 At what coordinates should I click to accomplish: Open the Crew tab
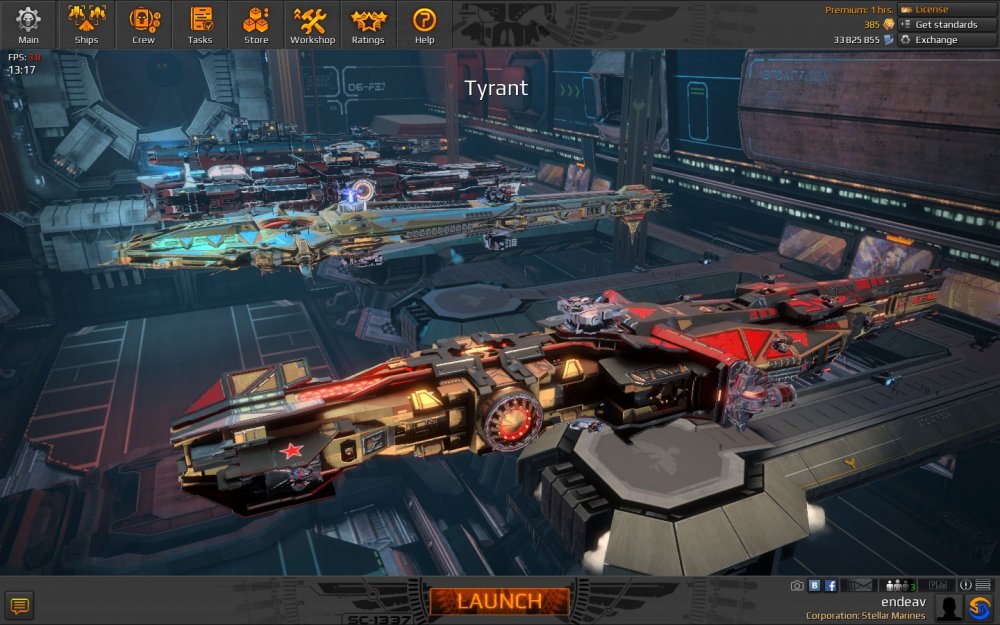tap(143, 25)
